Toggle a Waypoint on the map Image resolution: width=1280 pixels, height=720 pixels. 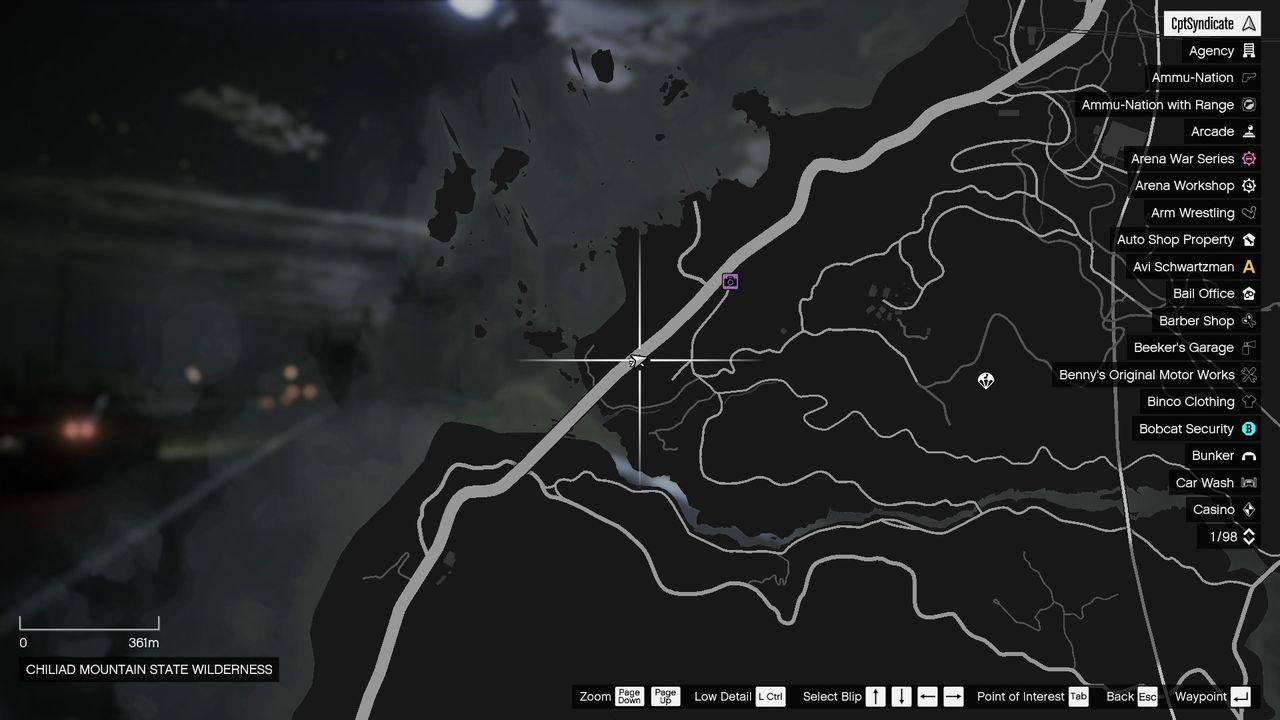click(1240, 696)
